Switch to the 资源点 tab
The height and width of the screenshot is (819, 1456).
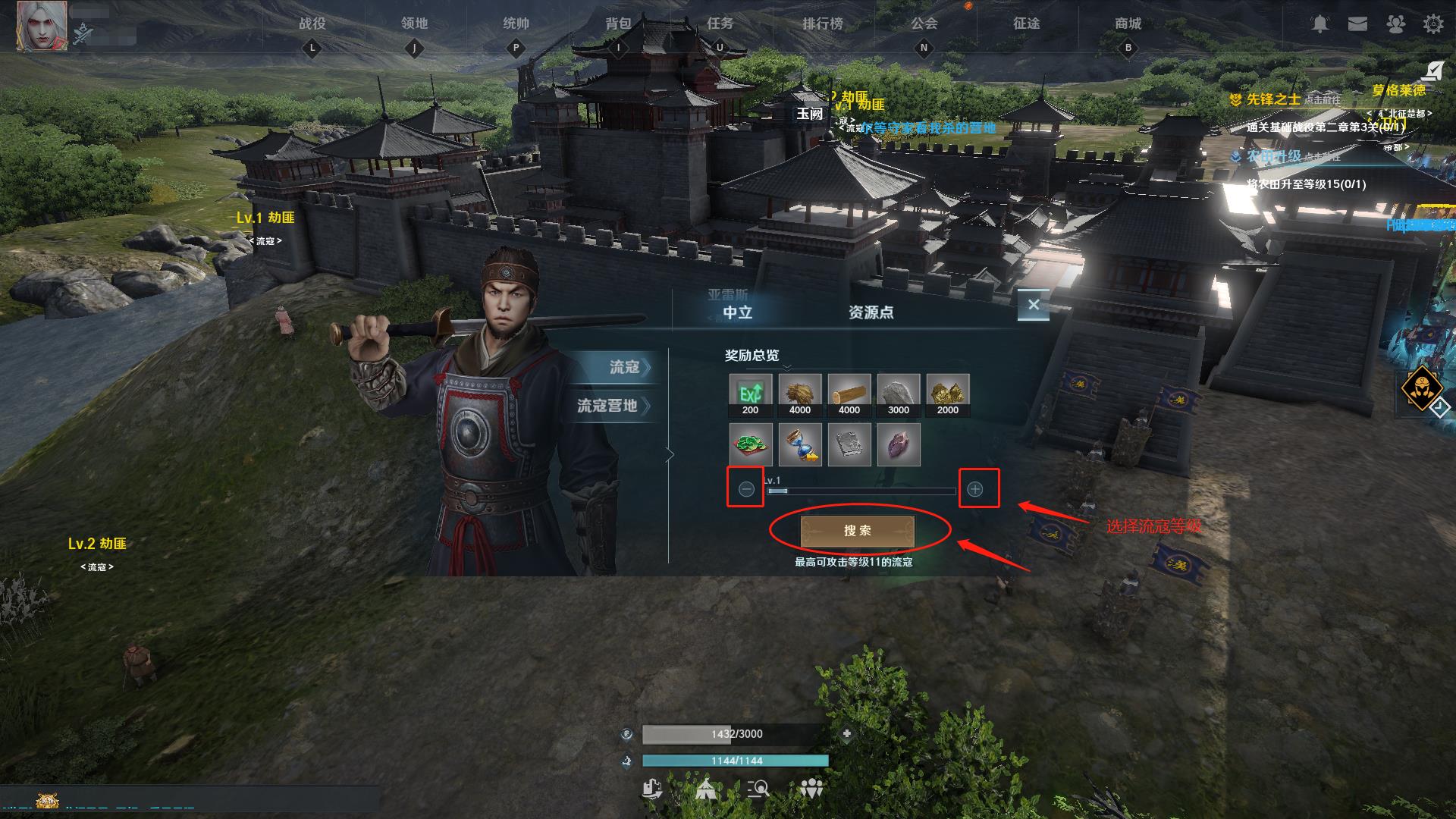871,312
